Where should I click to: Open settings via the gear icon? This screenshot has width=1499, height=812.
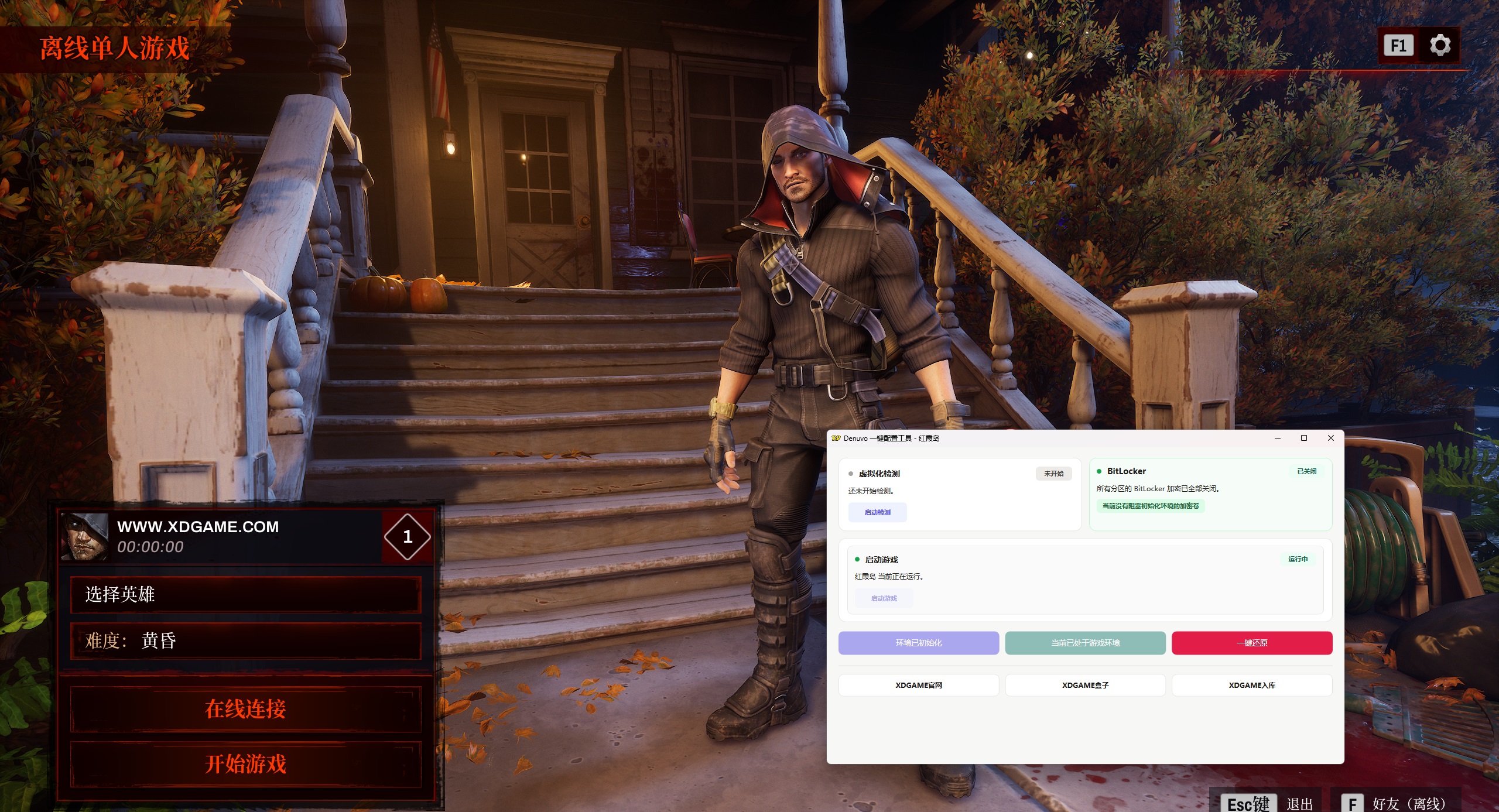1440,45
